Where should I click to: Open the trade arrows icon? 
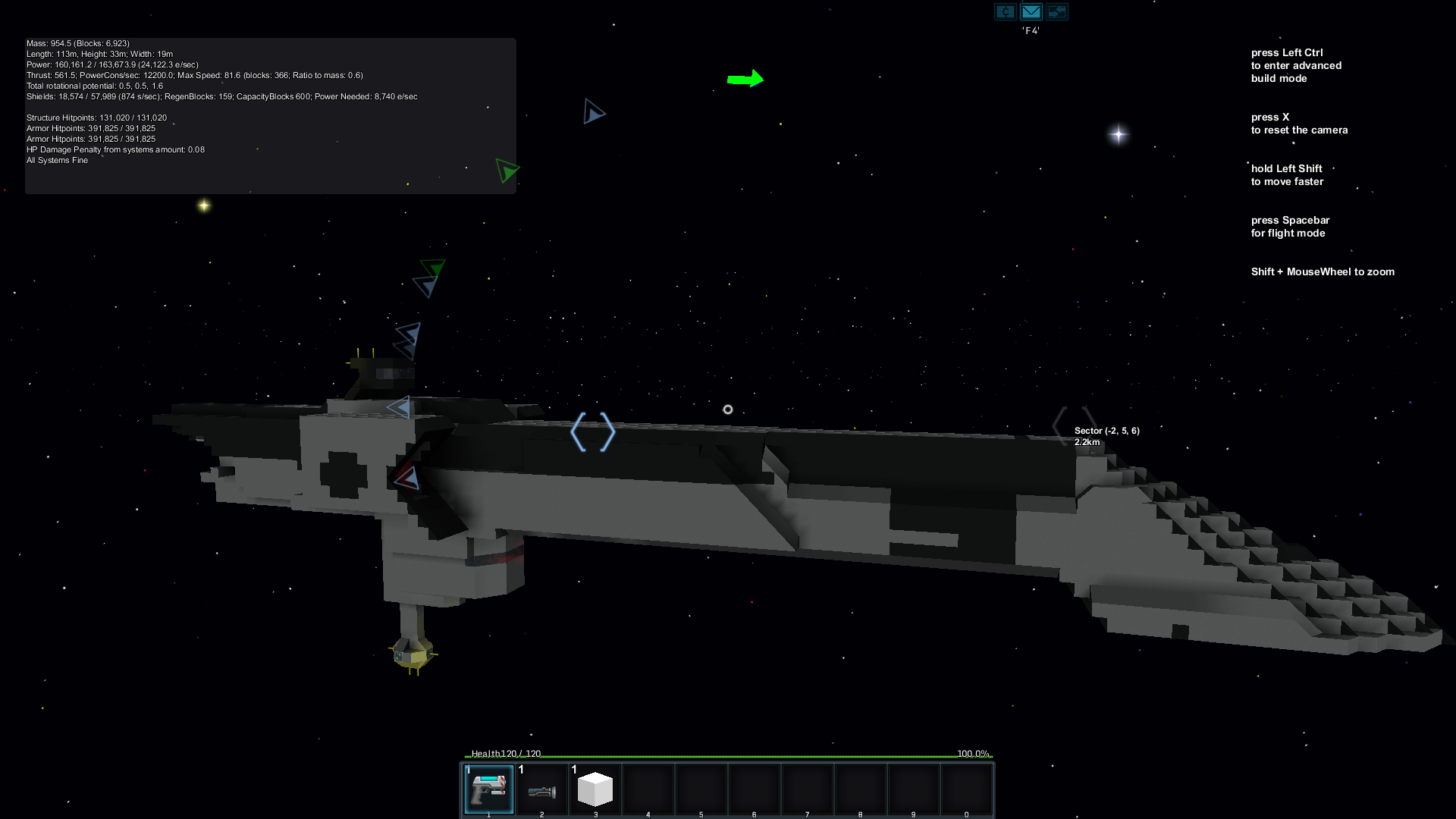(x=1057, y=12)
